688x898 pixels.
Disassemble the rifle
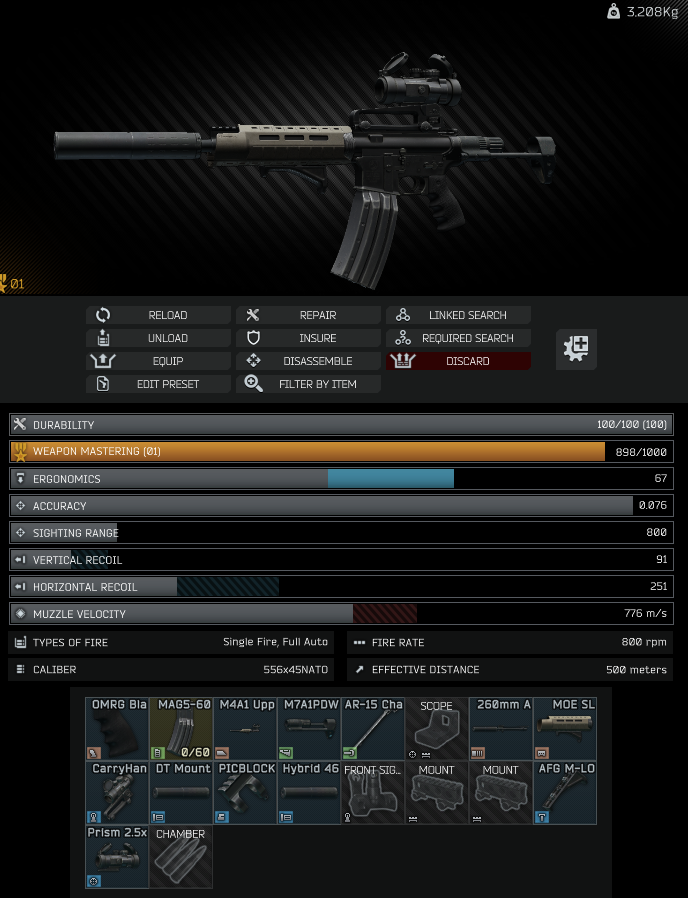click(x=308, y=361)
